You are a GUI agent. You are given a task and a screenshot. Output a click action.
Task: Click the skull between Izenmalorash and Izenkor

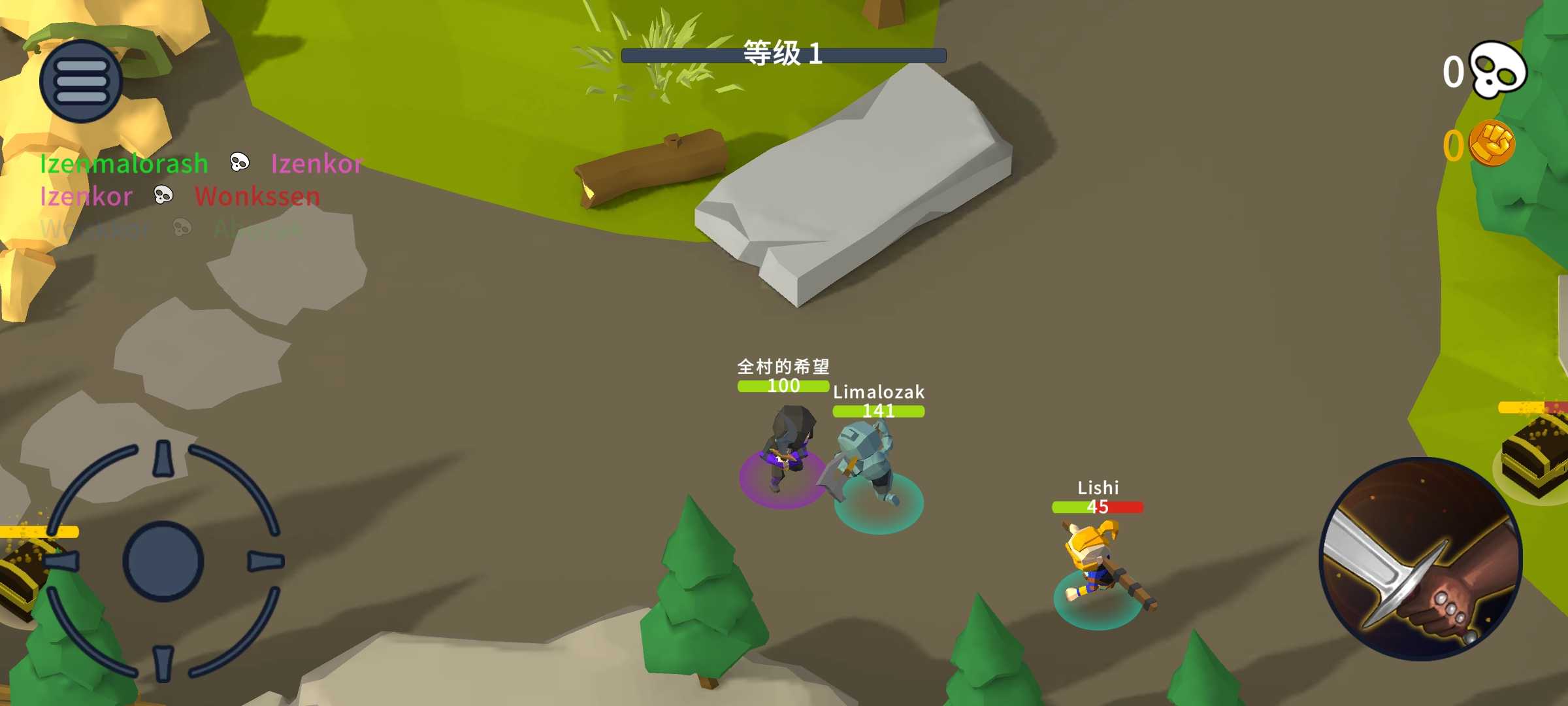[239, 162]
